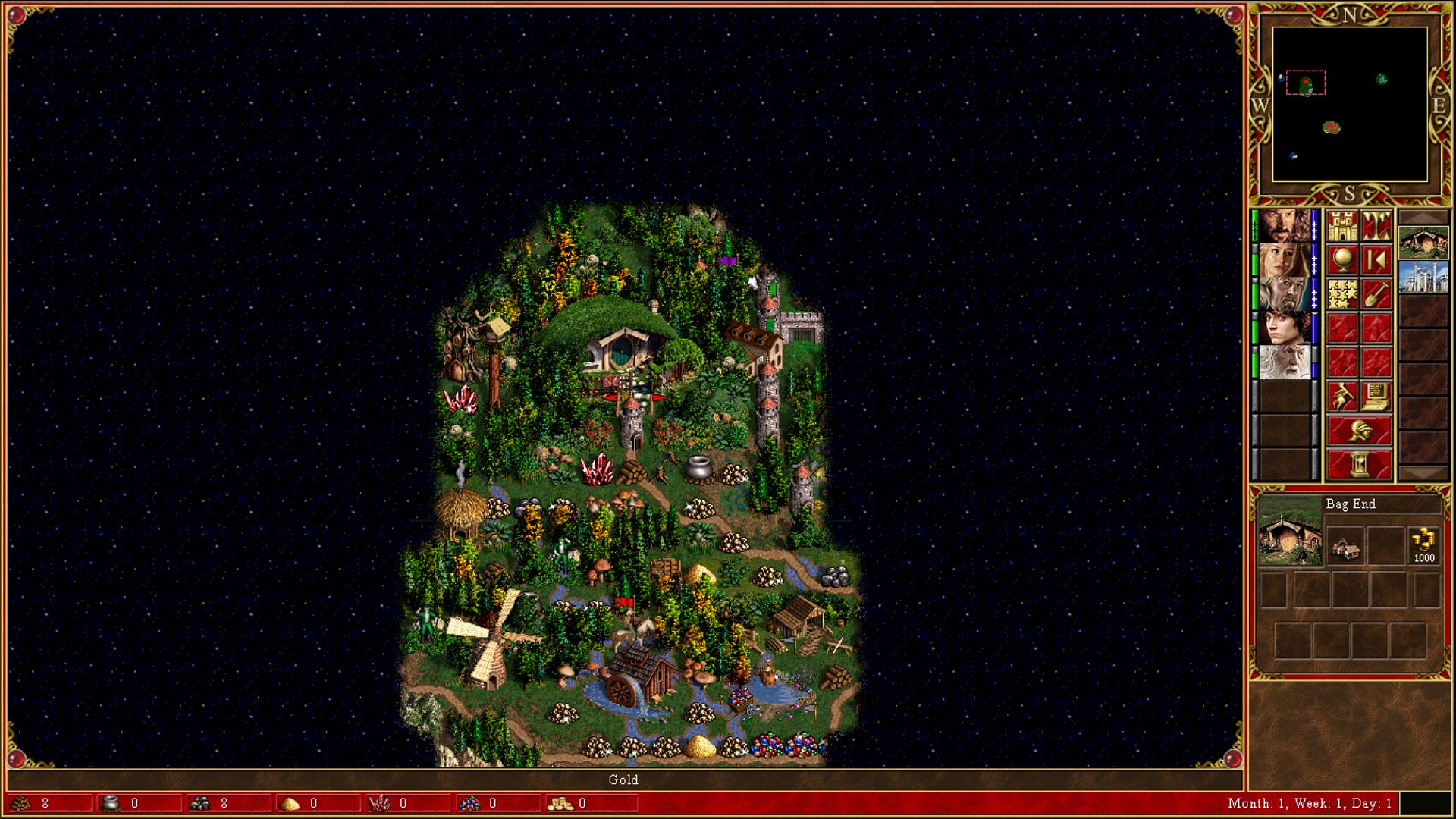Open the computer system options button

coord(1376,396)
